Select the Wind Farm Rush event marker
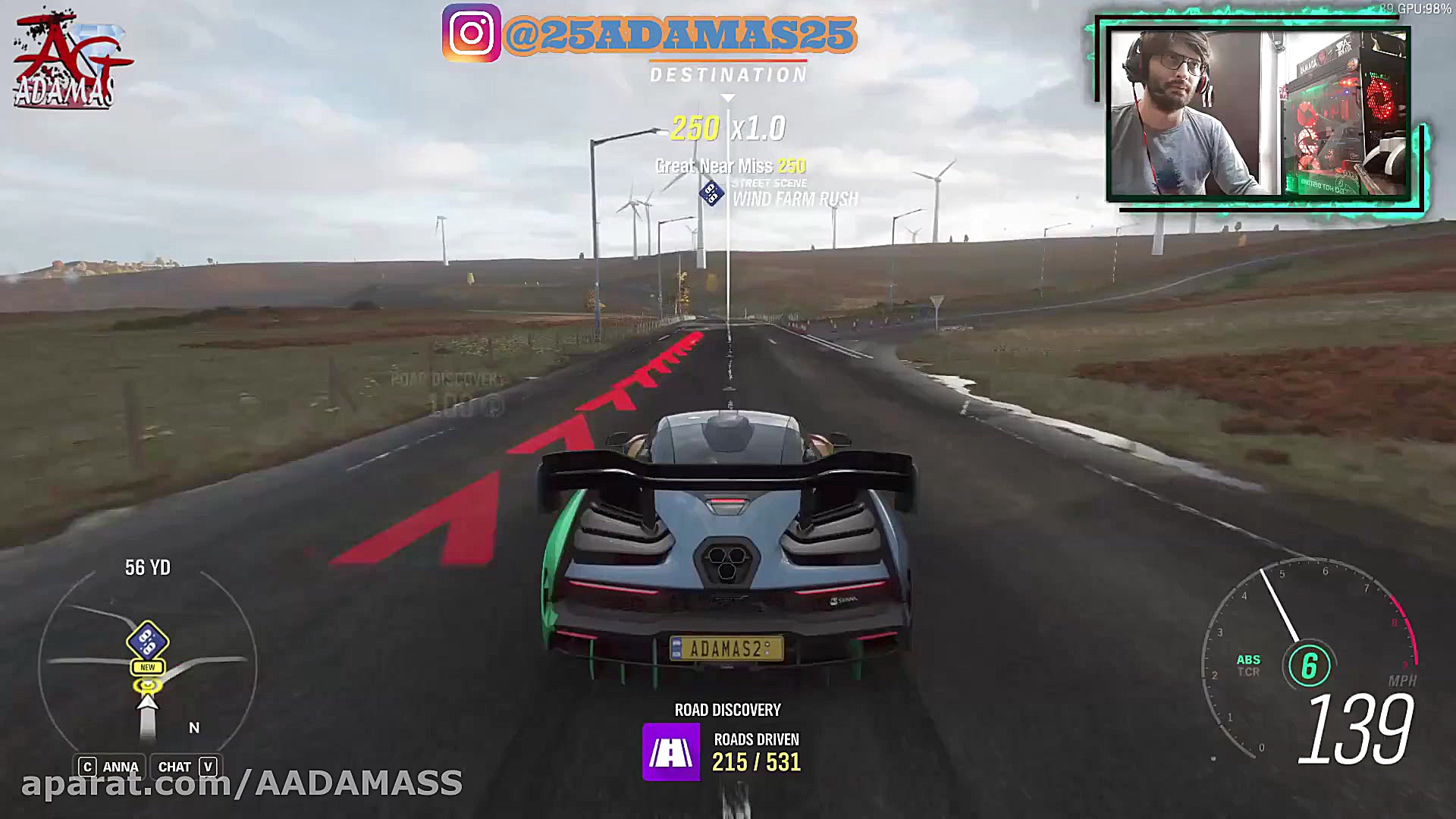Image resolution: width=1456 pixels, height=819 pixels. click(711, 193)
